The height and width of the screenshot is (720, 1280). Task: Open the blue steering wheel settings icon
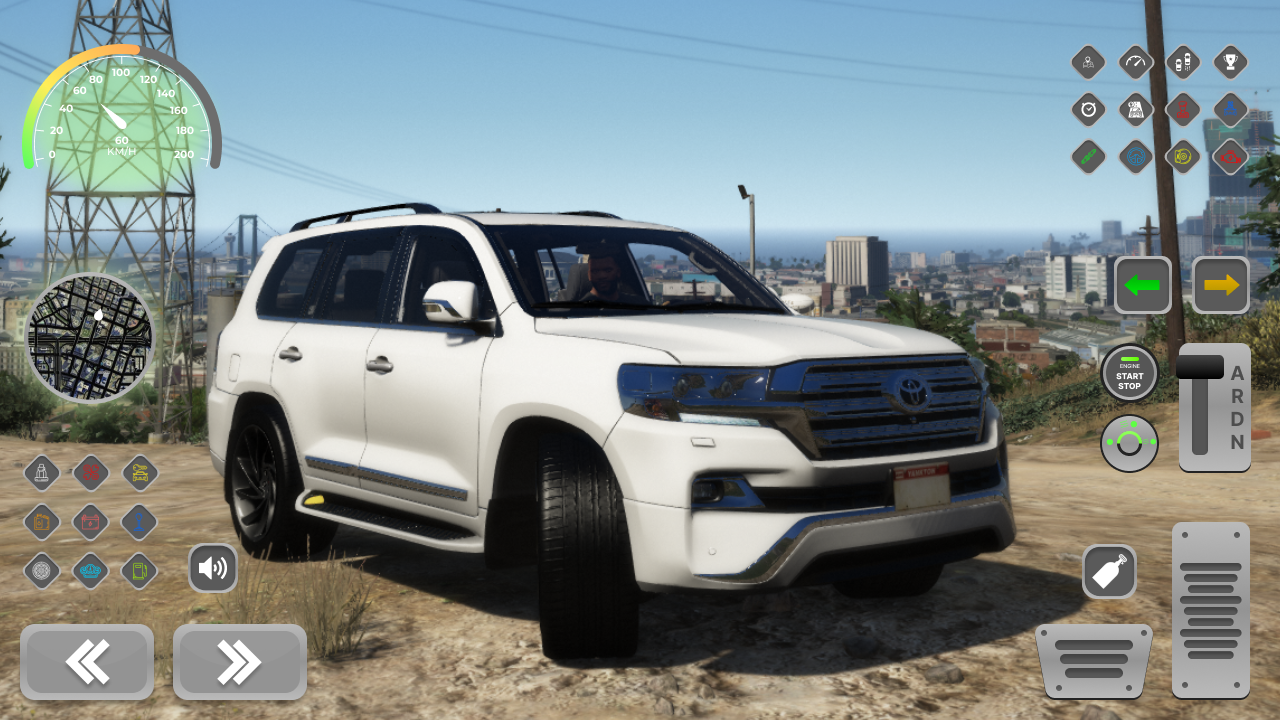pos(1135,157)
